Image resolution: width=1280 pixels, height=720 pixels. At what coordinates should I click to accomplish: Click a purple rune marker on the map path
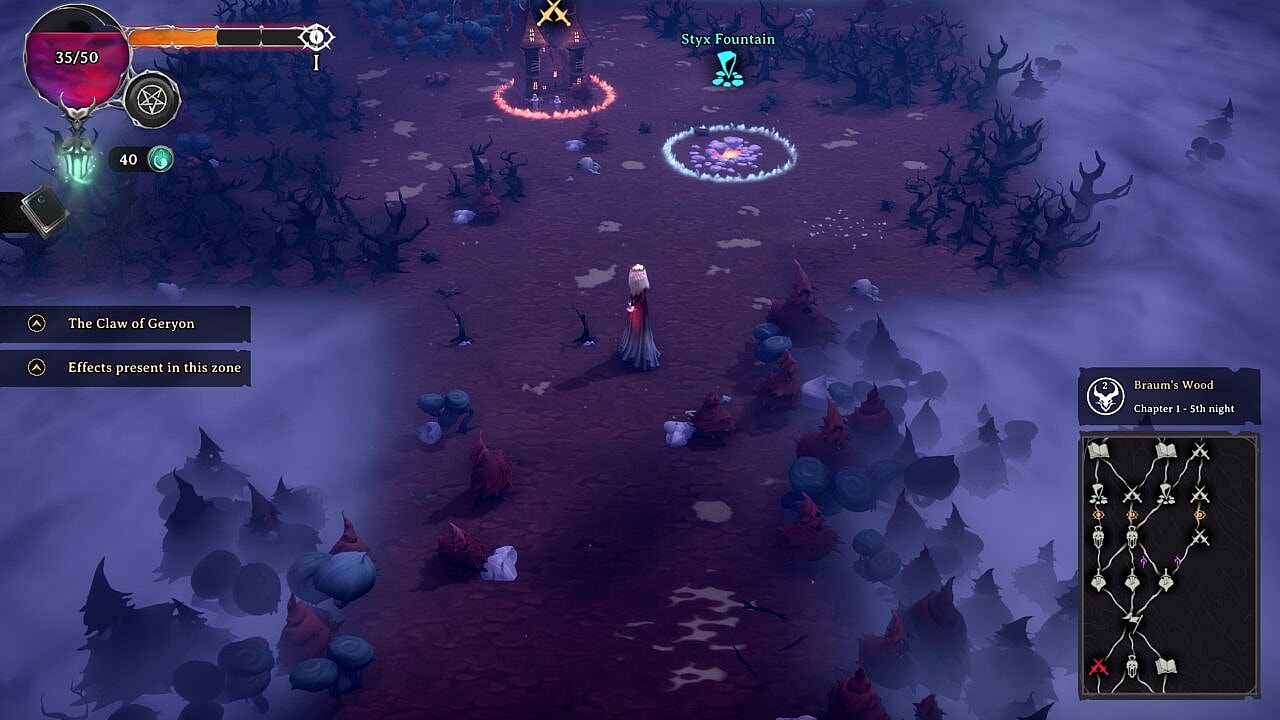pyautogui.click(x=1144, y=559)
